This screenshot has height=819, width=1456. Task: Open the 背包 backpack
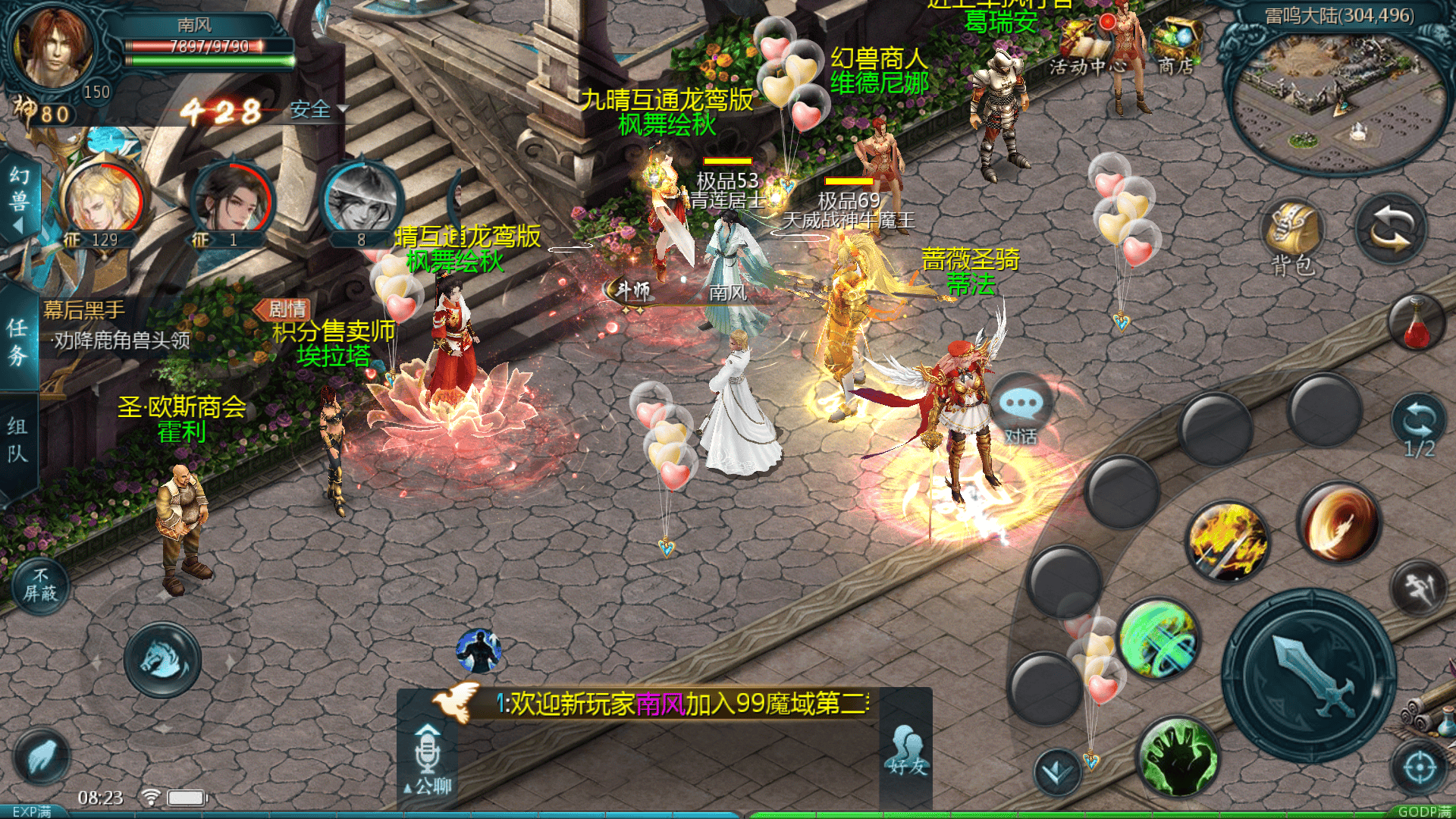pos(1293,237)
